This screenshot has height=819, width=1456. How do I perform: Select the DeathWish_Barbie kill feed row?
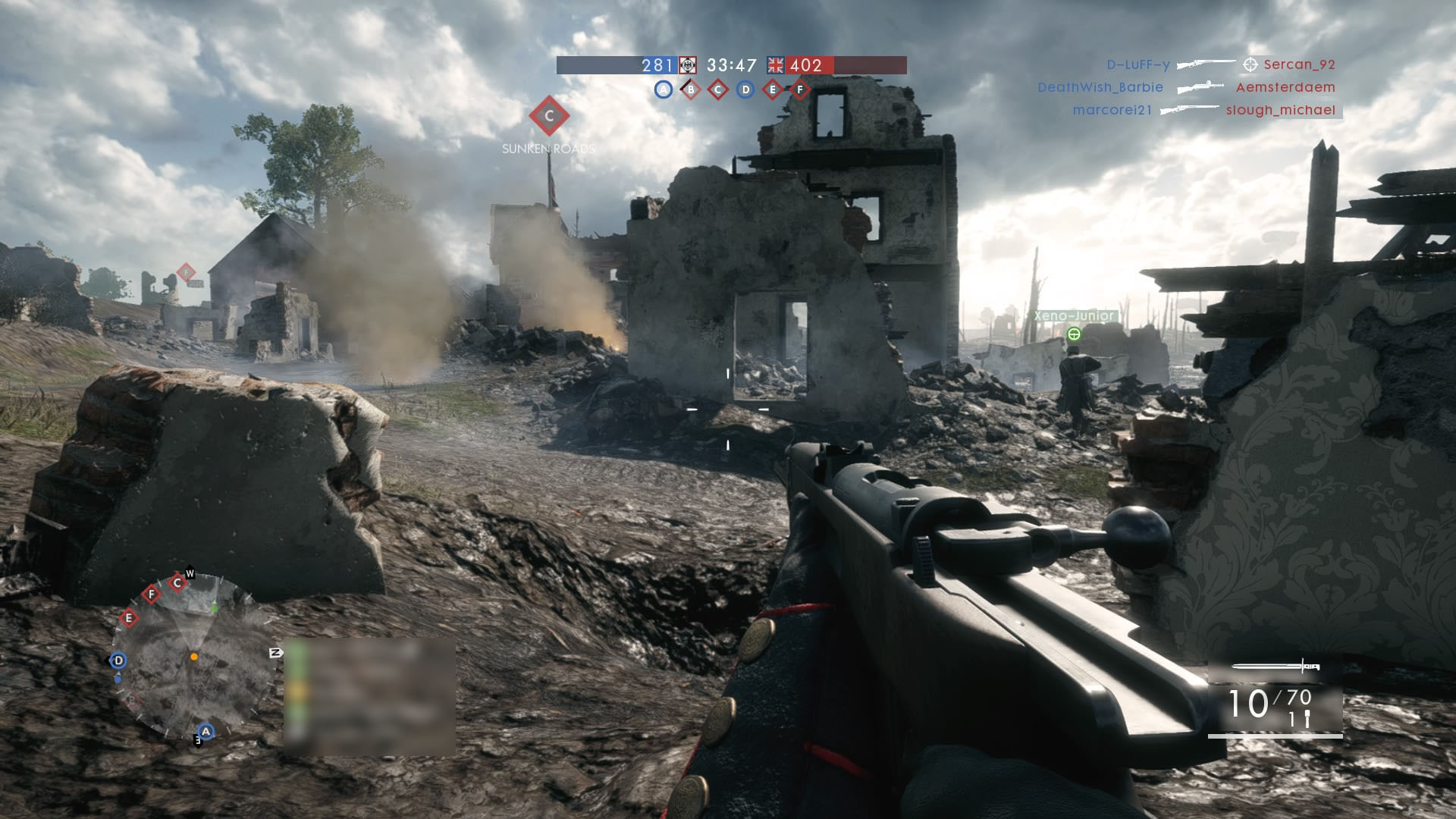(1100, 87)
